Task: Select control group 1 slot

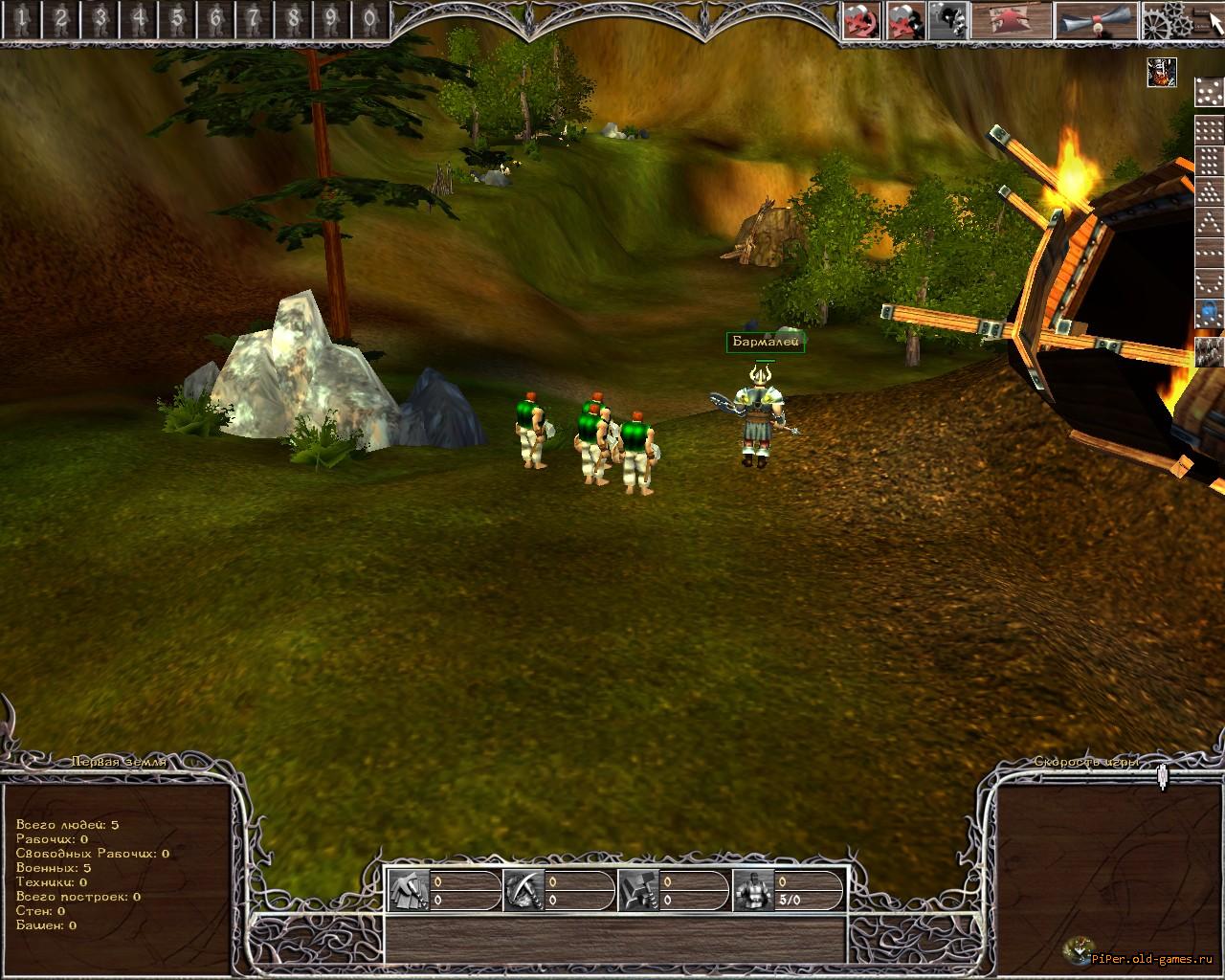Action: [x=21, y=18]
